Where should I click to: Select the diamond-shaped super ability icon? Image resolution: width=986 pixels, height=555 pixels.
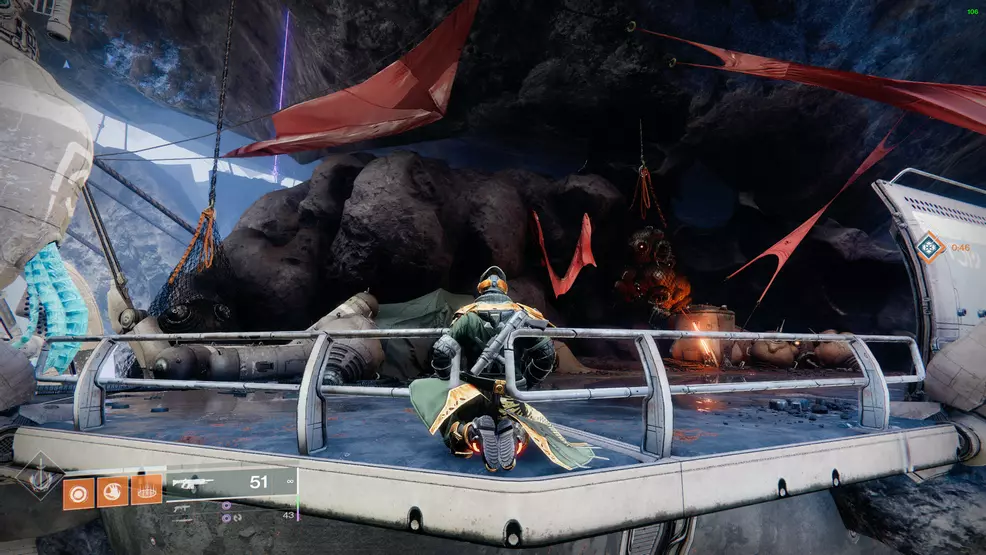pyautogui.click(x=41, y=479)
